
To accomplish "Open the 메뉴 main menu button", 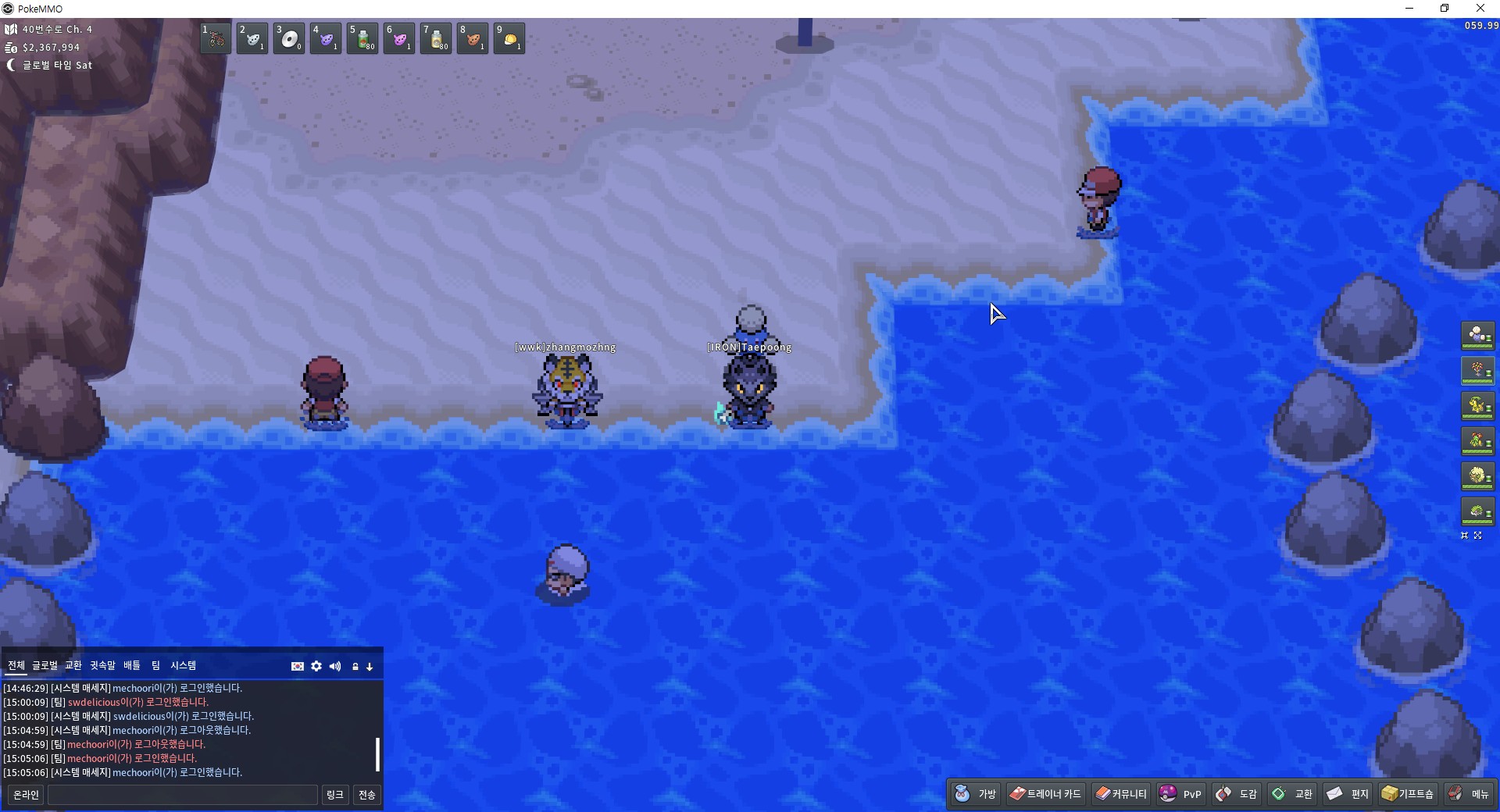I will [1470, 794].
